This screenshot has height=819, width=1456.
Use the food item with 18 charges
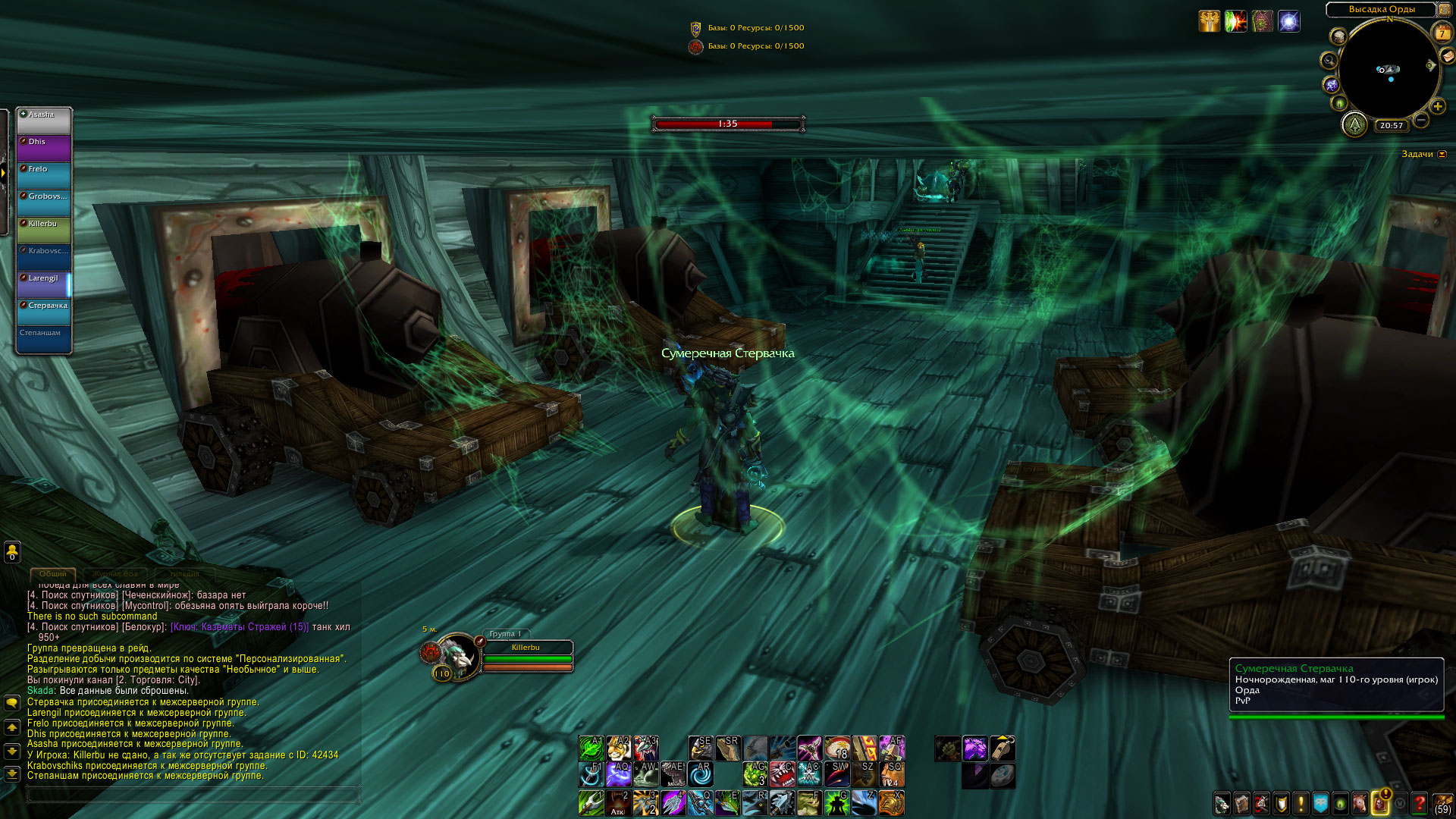coord(836,748)
